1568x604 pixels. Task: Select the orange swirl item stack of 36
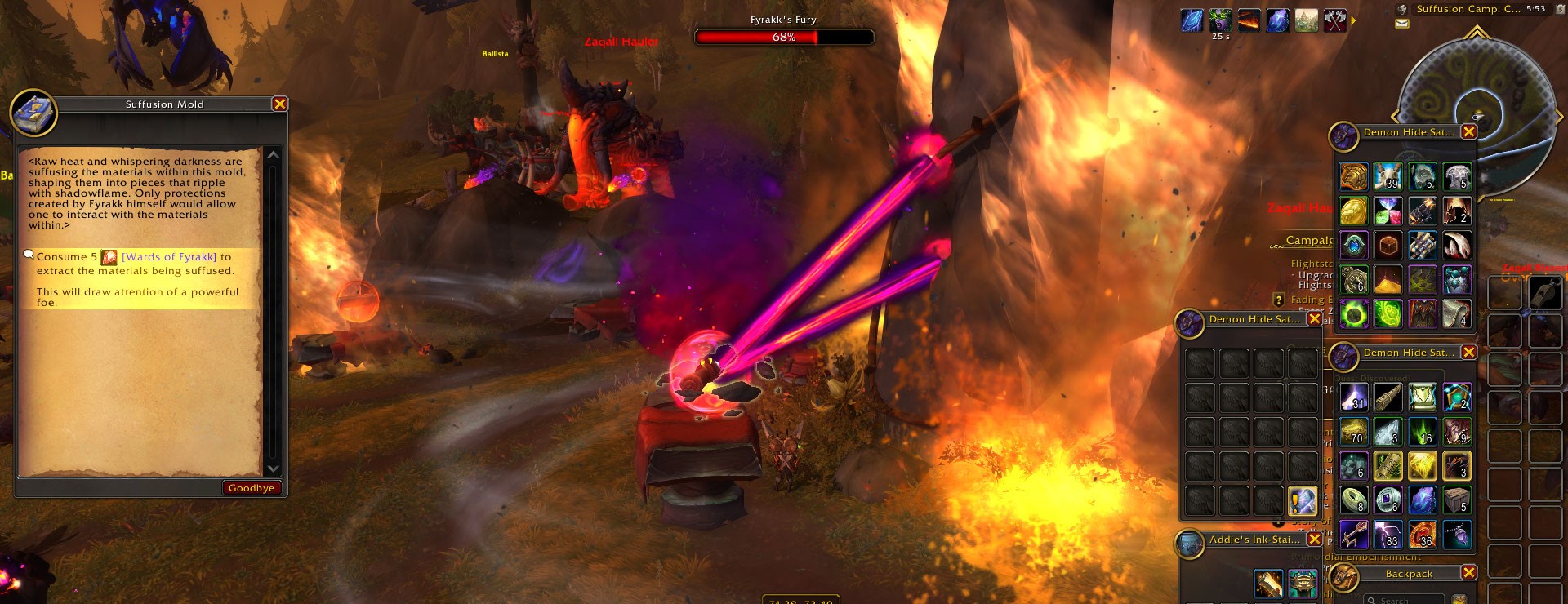coord(1422,535)
